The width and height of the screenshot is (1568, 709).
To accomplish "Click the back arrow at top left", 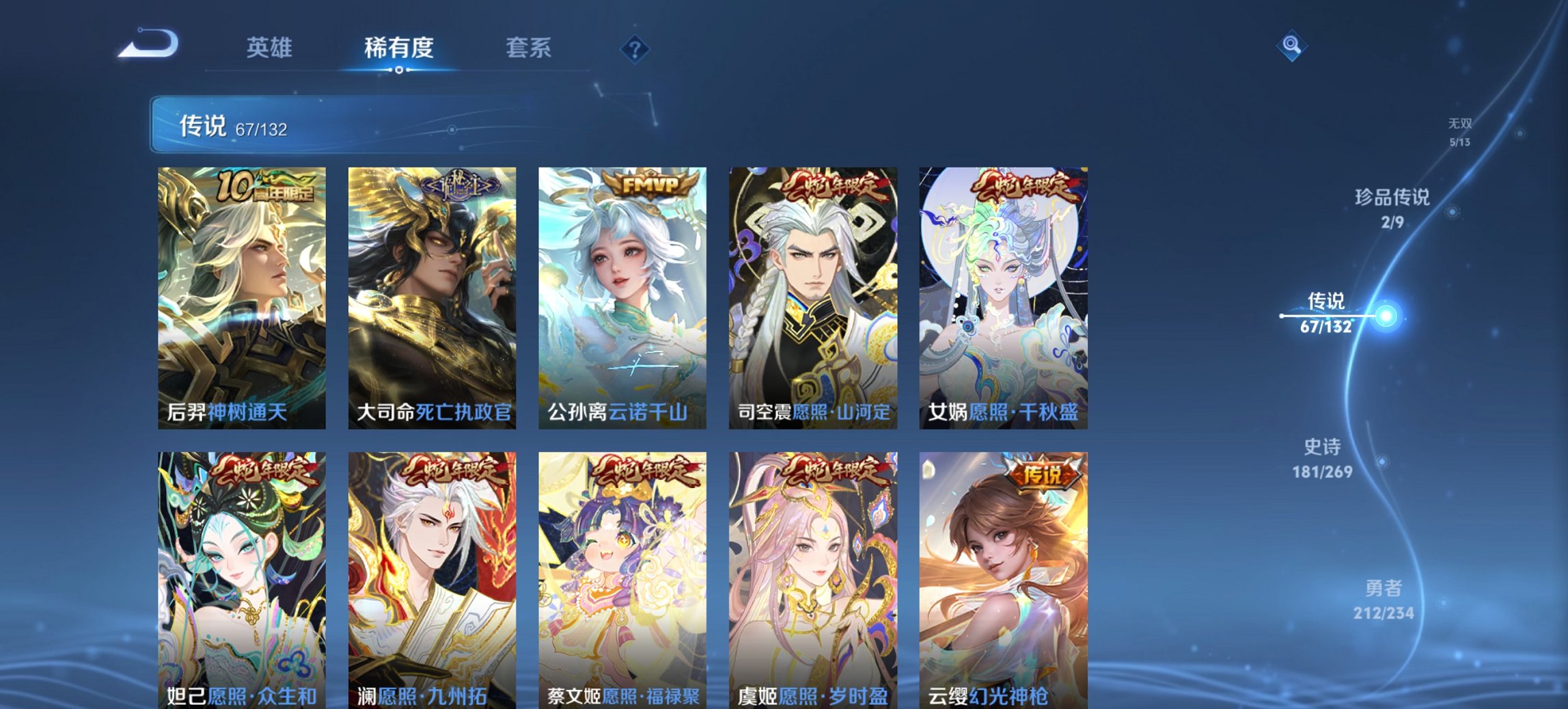I will coord(149,42).
